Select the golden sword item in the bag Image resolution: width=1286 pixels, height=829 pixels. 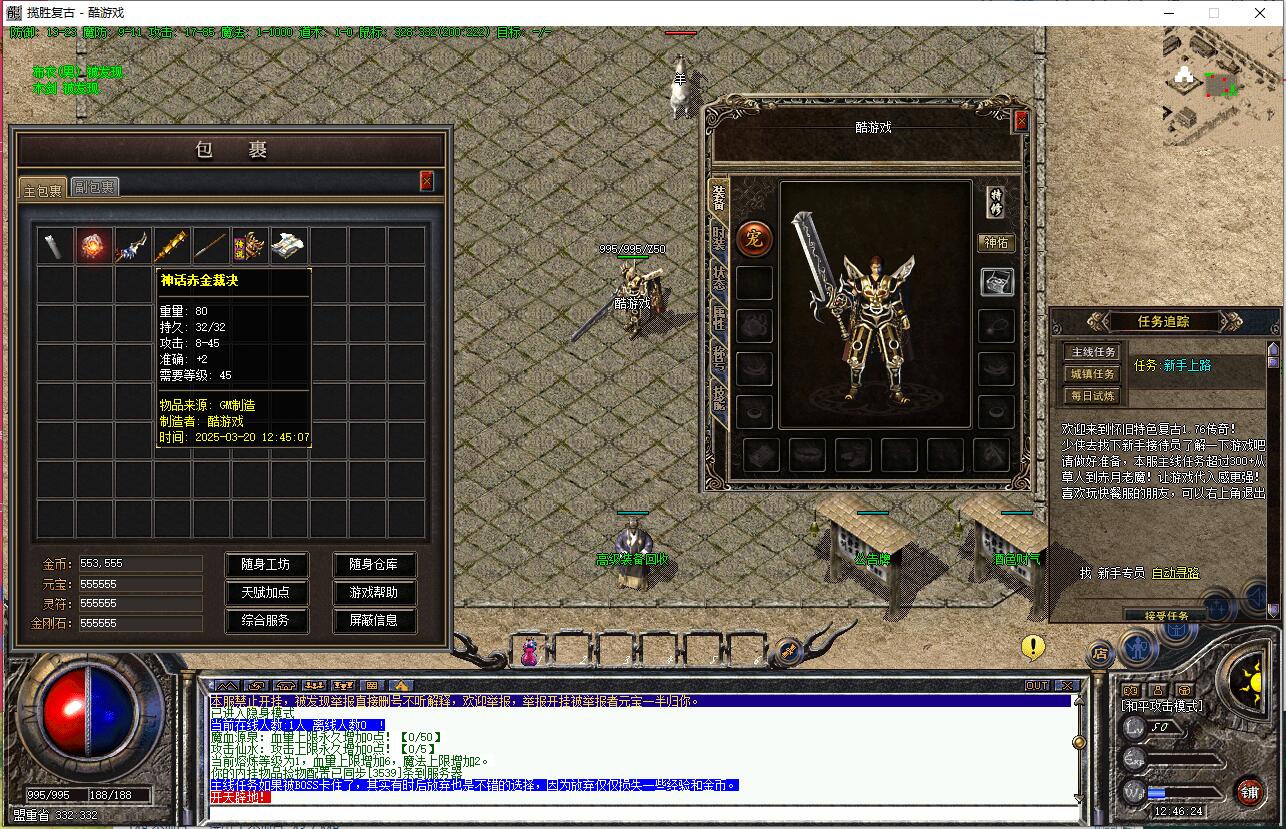tap(171, 245)
